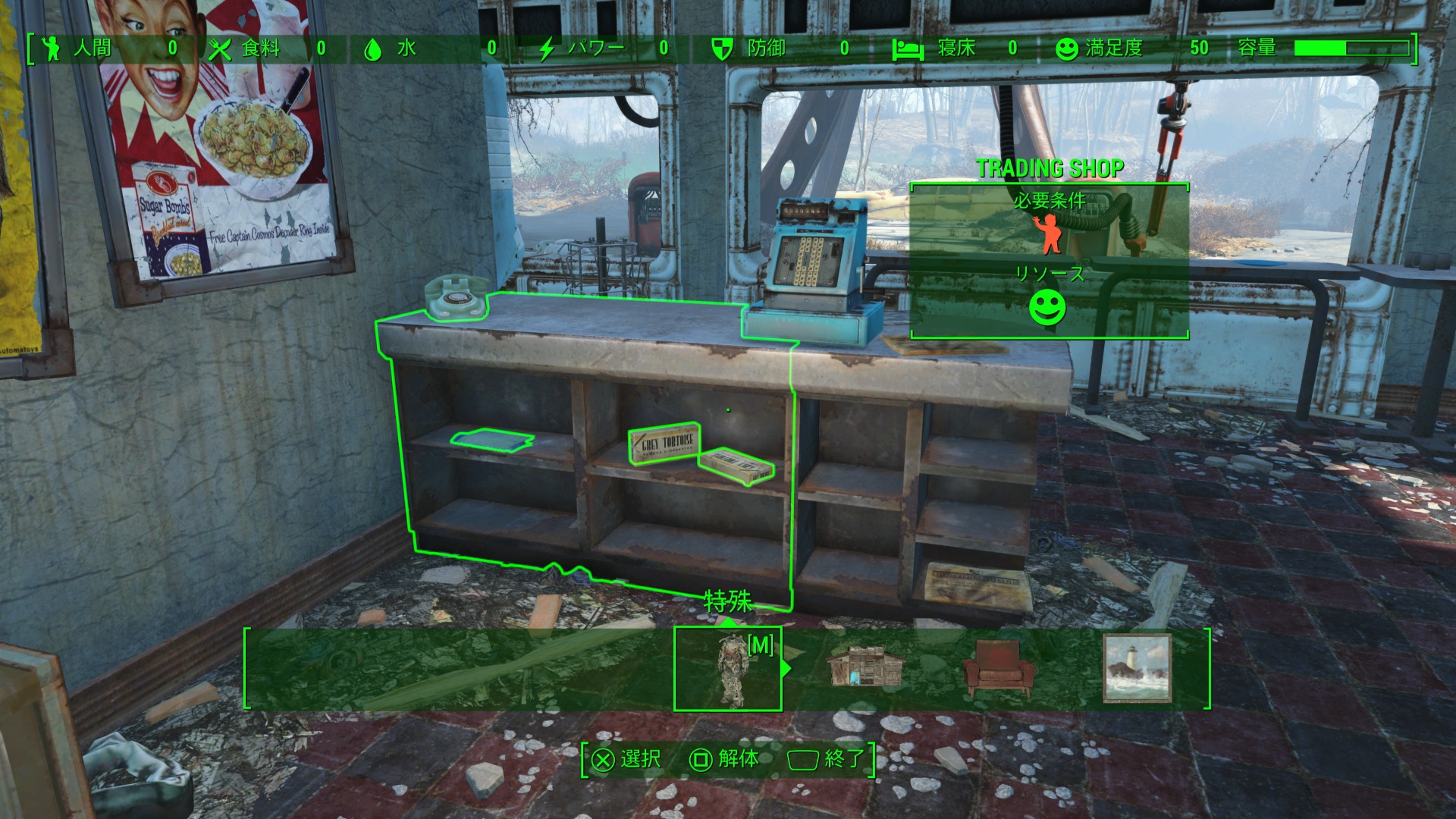Select the power armor Special category
This screenshot has height=819, width=1456.
[728, 670]
